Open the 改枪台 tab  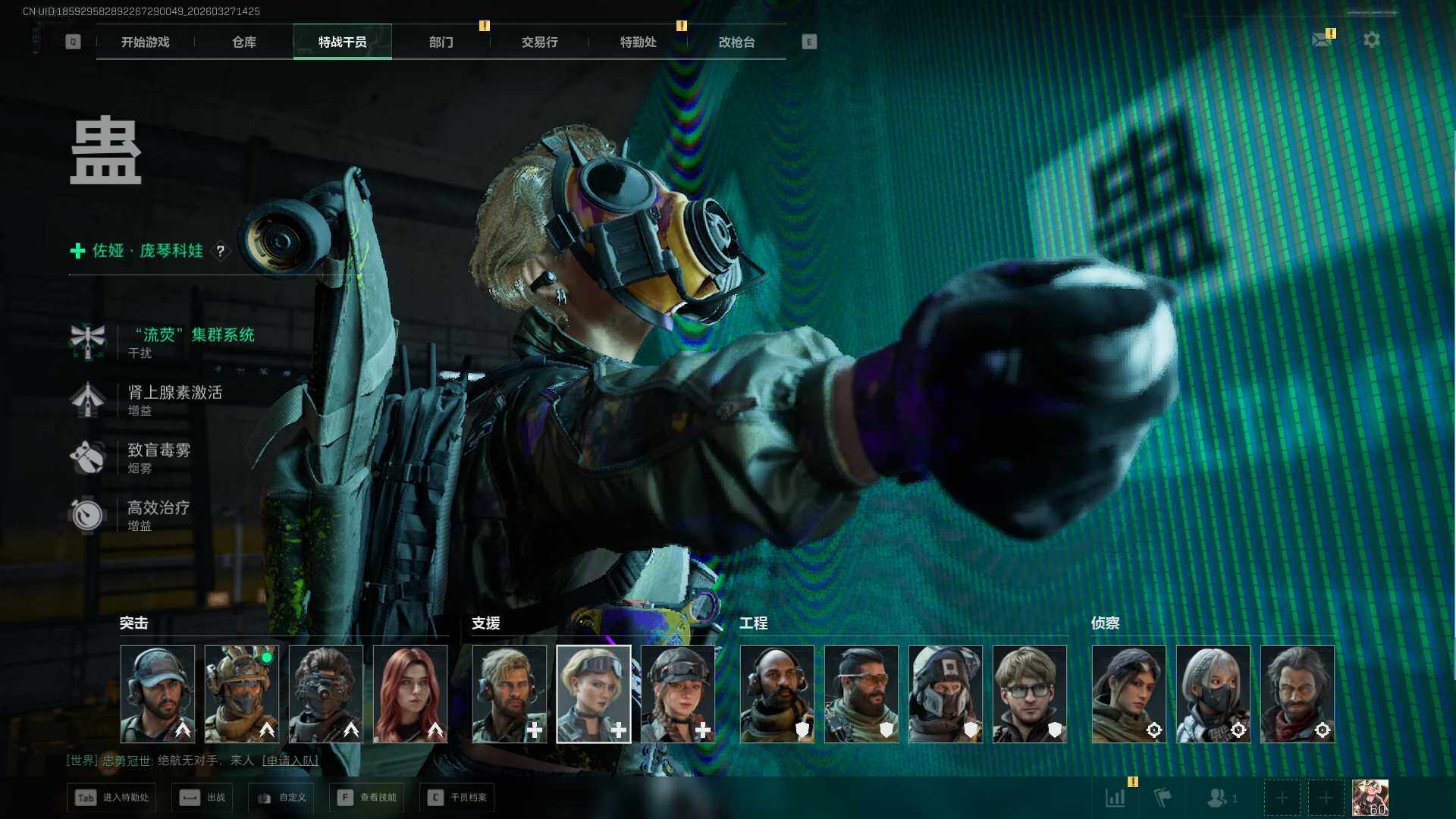click(736, 42)
